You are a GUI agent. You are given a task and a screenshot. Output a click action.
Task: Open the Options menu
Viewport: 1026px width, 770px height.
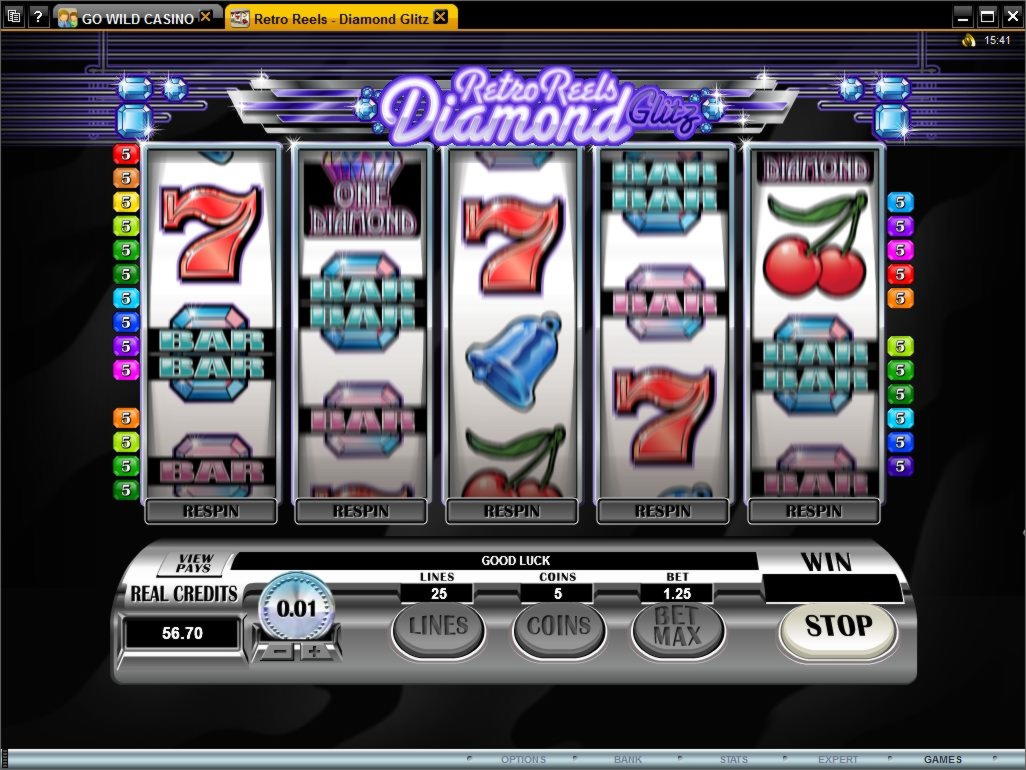pyautogui.click(x=523, y=760)
